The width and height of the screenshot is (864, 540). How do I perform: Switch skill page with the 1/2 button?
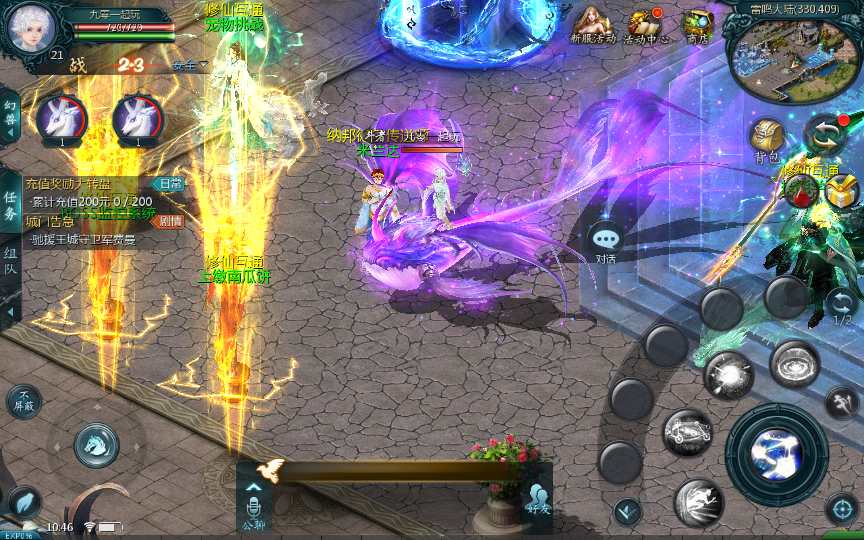point(842,305)
